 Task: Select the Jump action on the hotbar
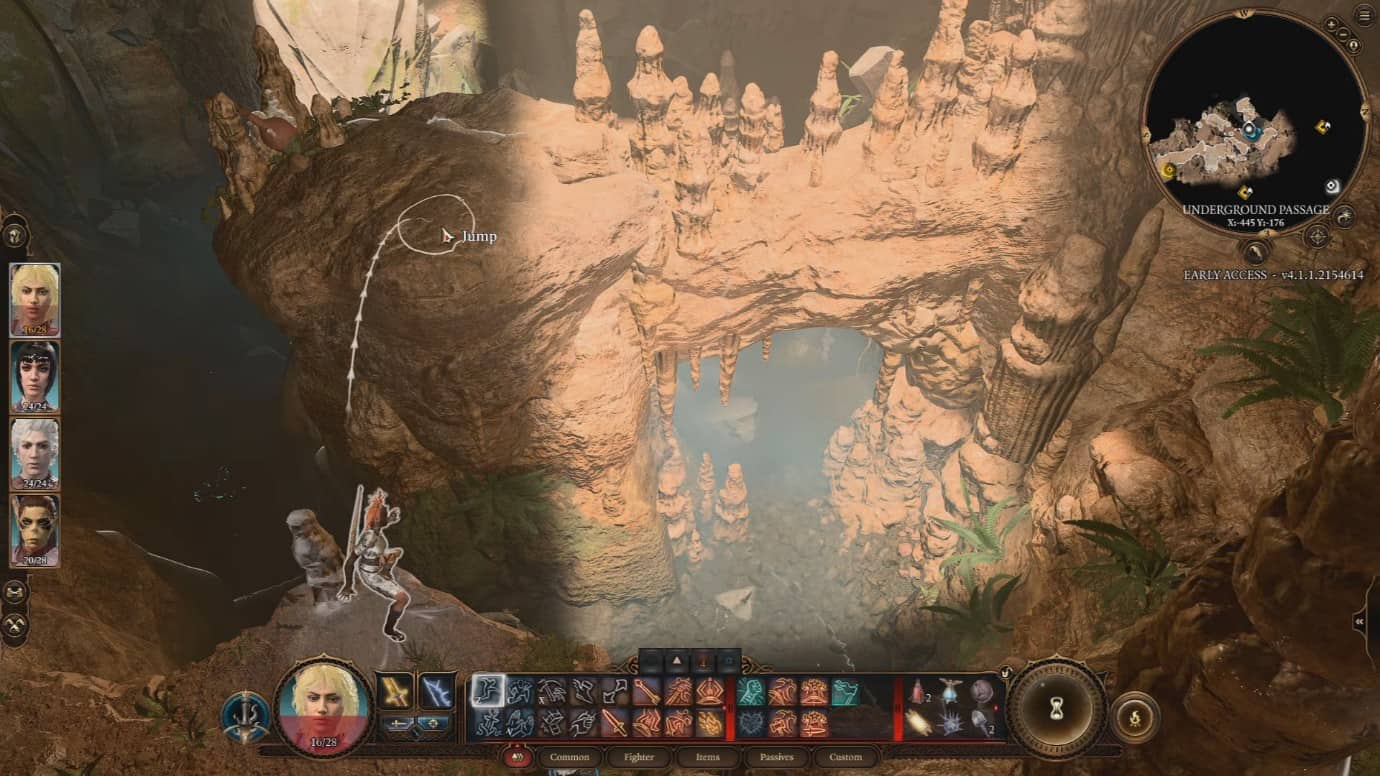click(x=488, y=690)
